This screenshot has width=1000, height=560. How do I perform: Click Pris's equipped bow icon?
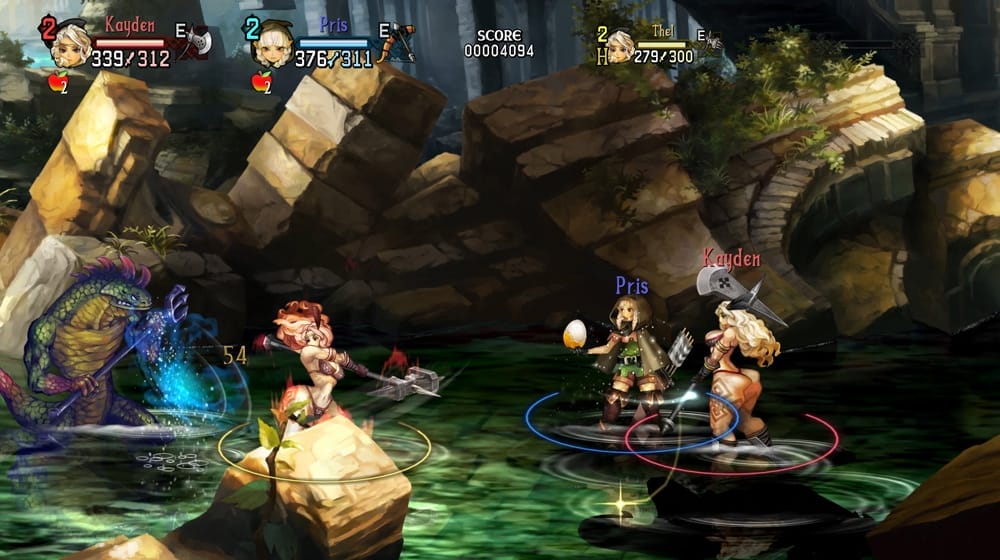(400, 40)
